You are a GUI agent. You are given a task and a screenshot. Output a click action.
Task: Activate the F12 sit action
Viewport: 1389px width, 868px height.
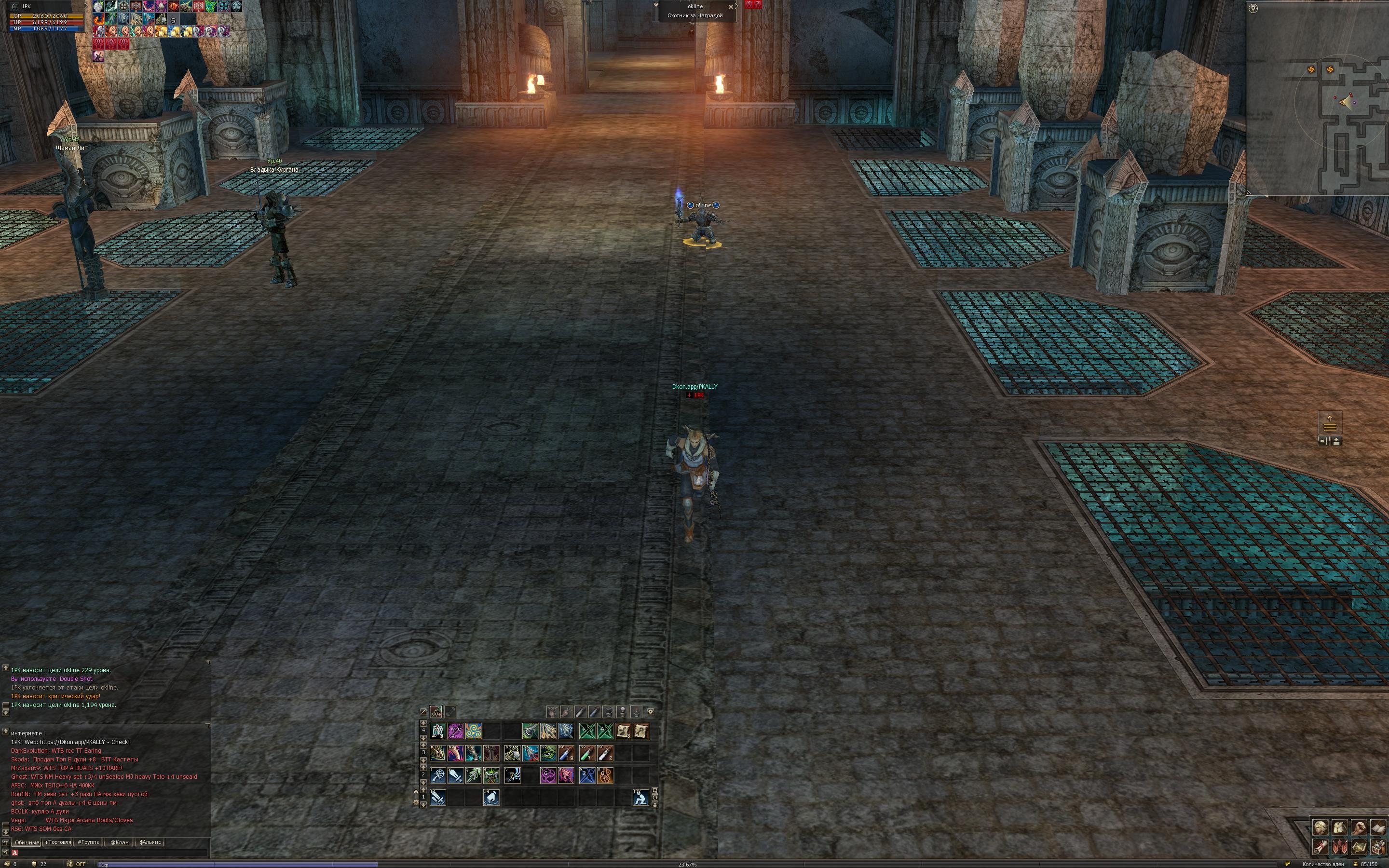tap(640, 798)
